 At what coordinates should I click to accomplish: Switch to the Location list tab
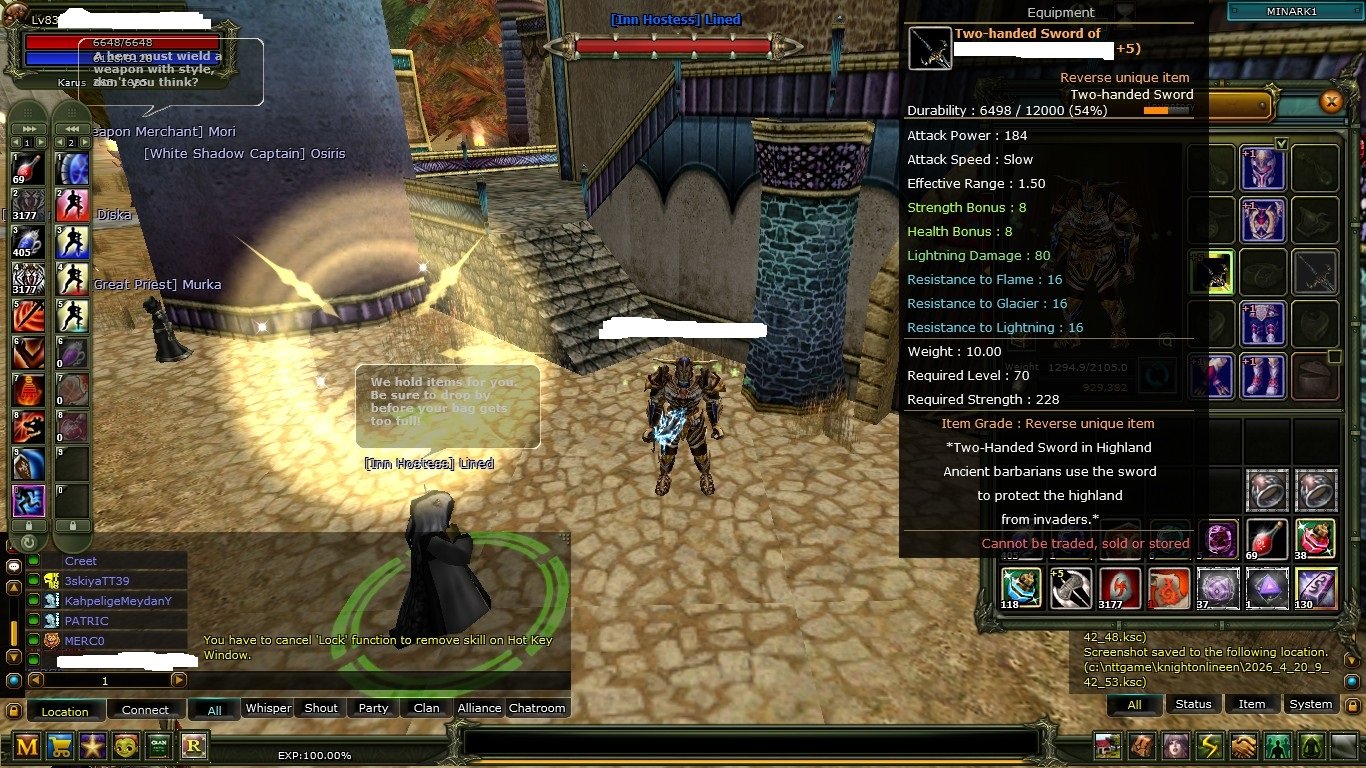click(x=65, y=711)
